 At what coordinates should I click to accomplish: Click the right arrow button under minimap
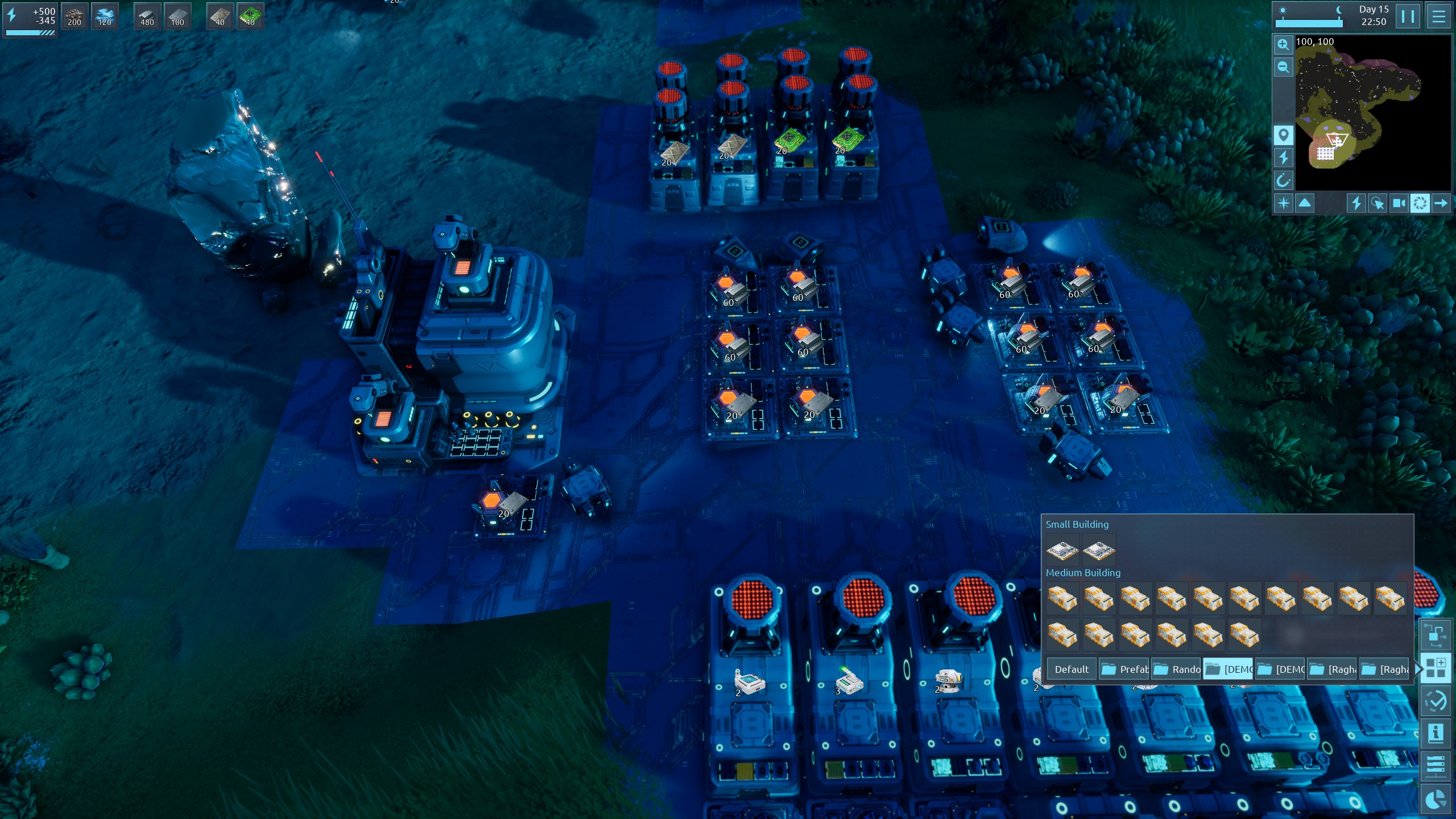[1441, 203]
